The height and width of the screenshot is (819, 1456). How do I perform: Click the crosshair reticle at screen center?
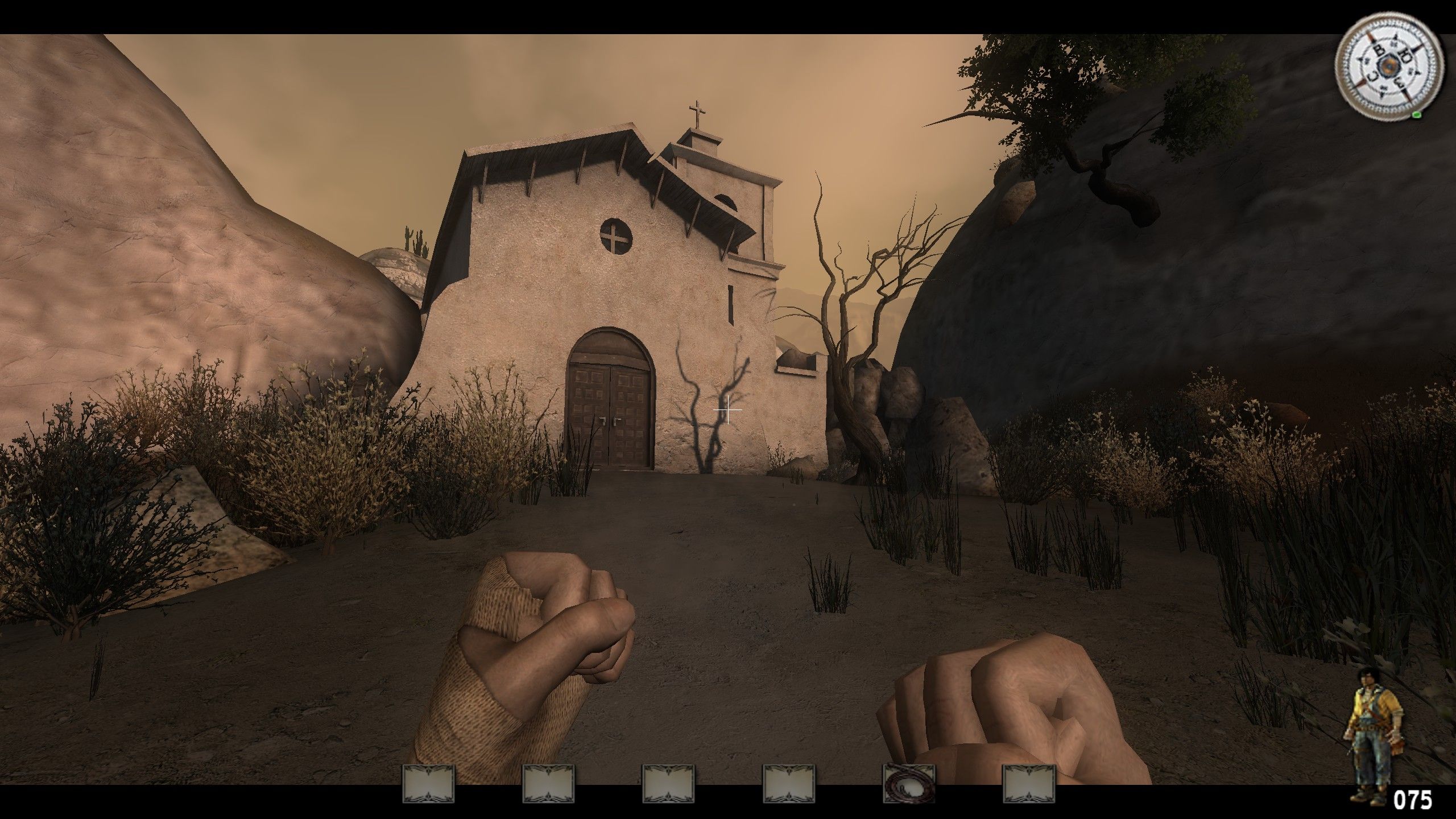point(728,409)
